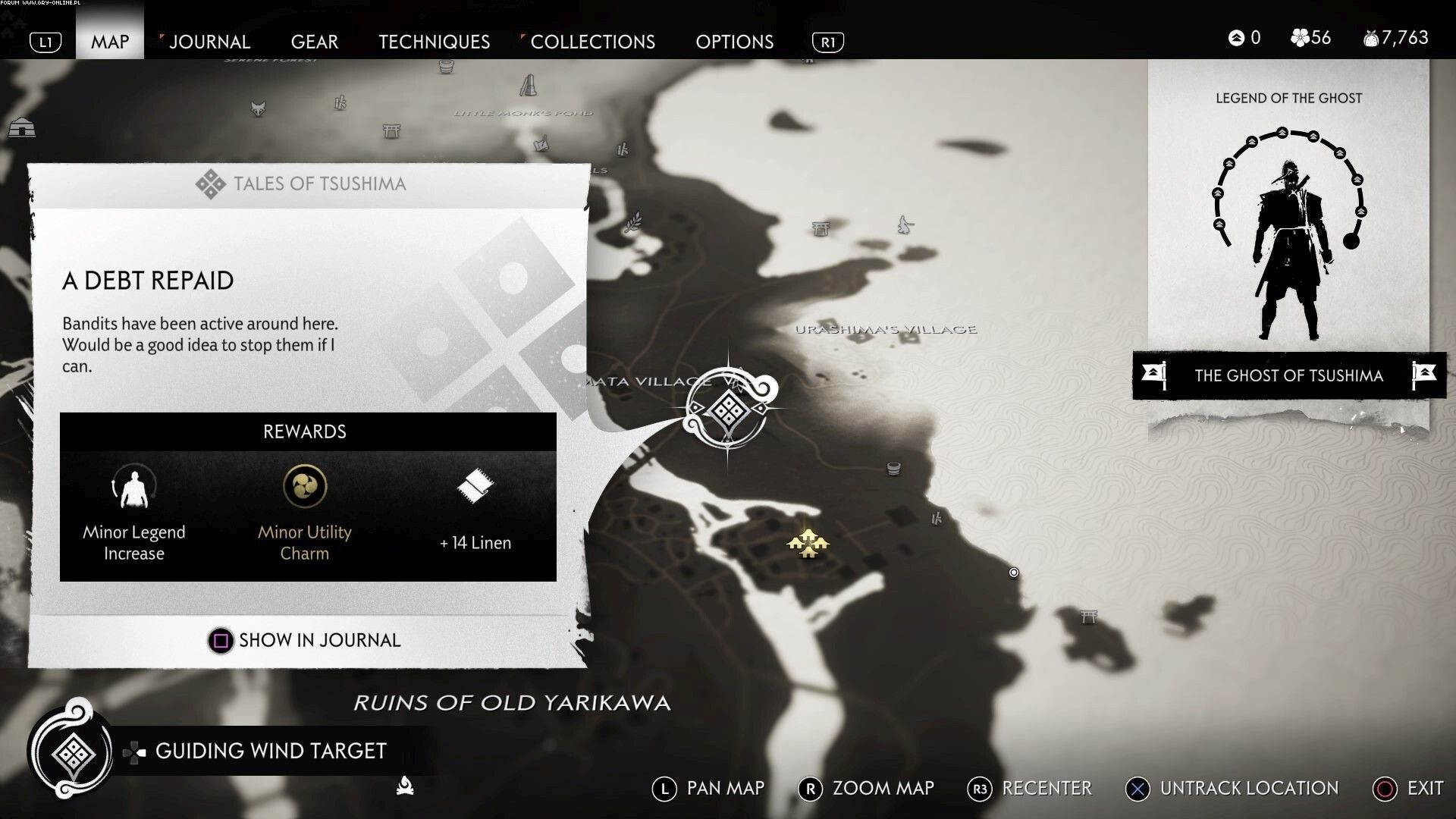Switch to the Gear tab
The height and width of the screenshot is (819, 1456).
(314, 42)
